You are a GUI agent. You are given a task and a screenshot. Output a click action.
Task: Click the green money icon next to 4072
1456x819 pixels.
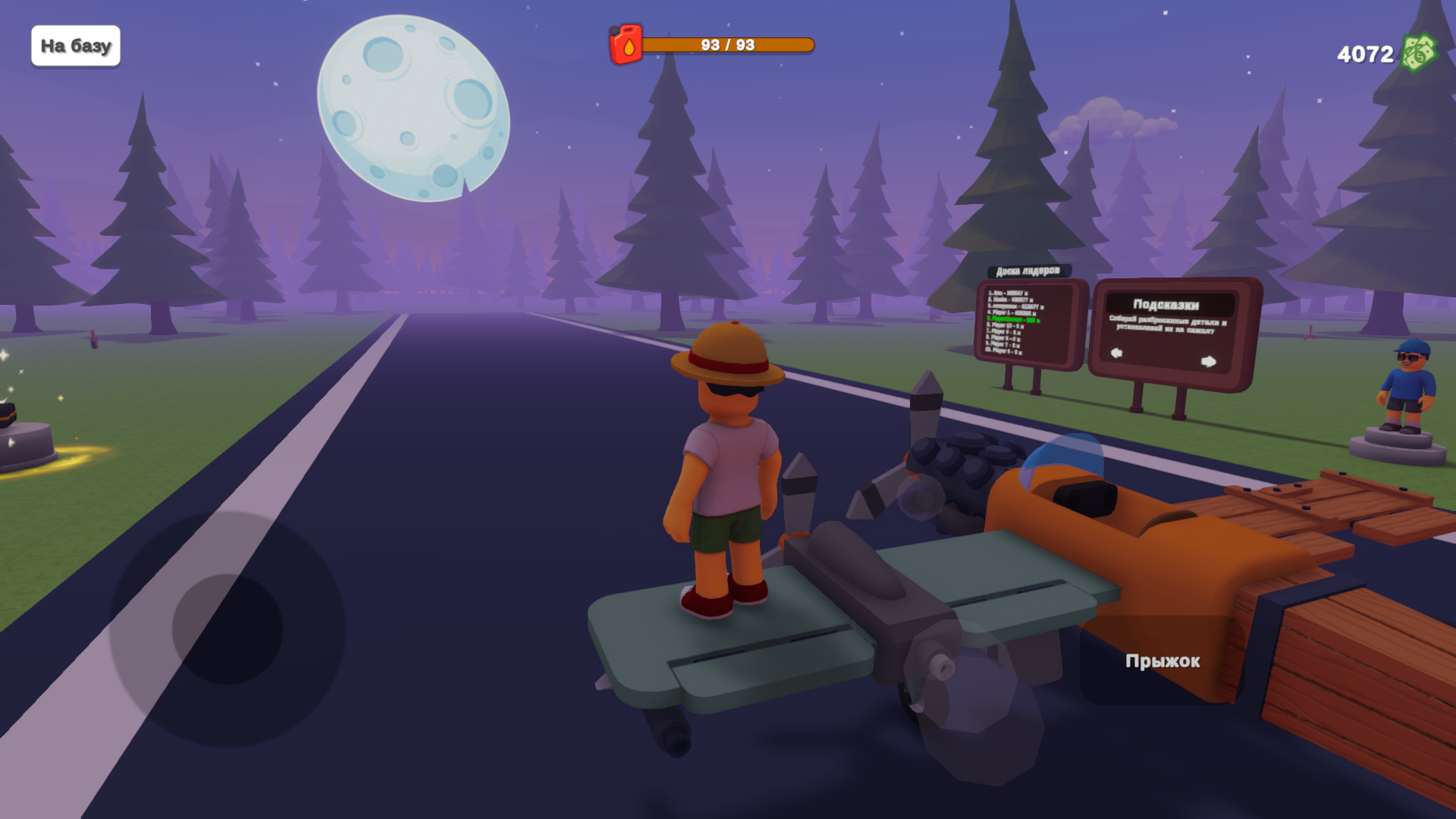(x=1420, y=53)
